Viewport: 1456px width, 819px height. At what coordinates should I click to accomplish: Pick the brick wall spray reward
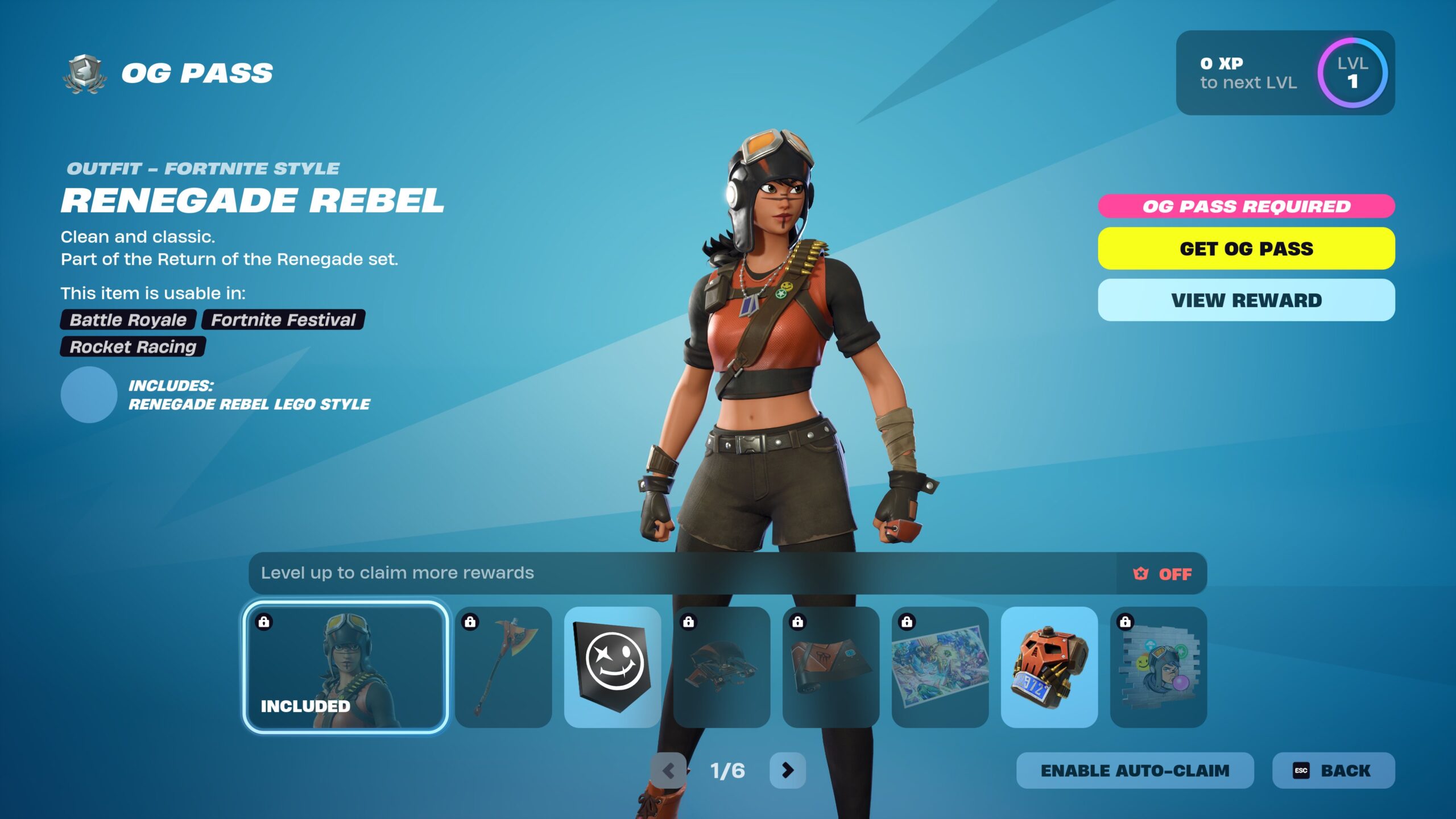(x=1159, y=667)
